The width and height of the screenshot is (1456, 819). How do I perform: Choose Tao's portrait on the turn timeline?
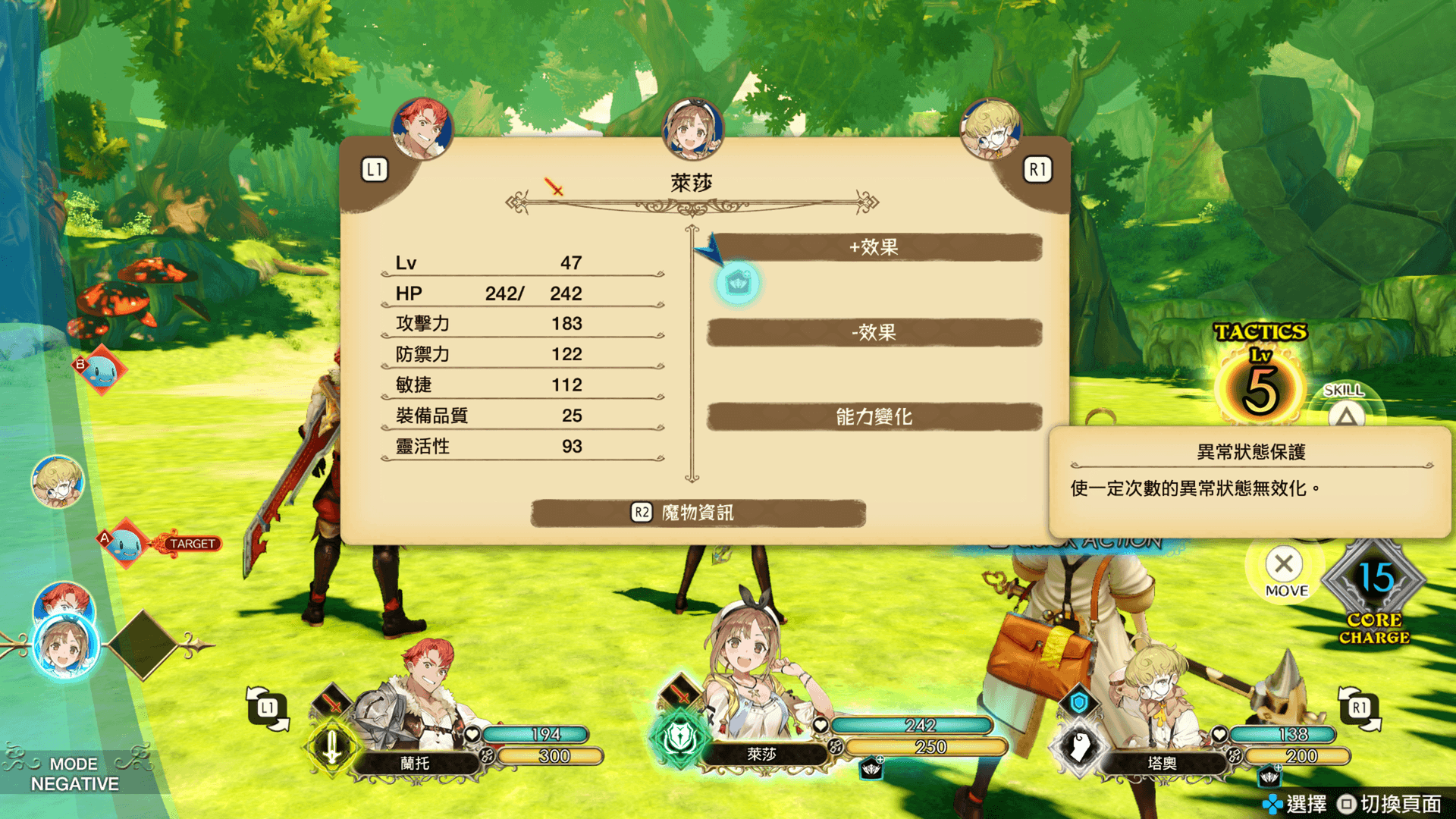point(58,482)
